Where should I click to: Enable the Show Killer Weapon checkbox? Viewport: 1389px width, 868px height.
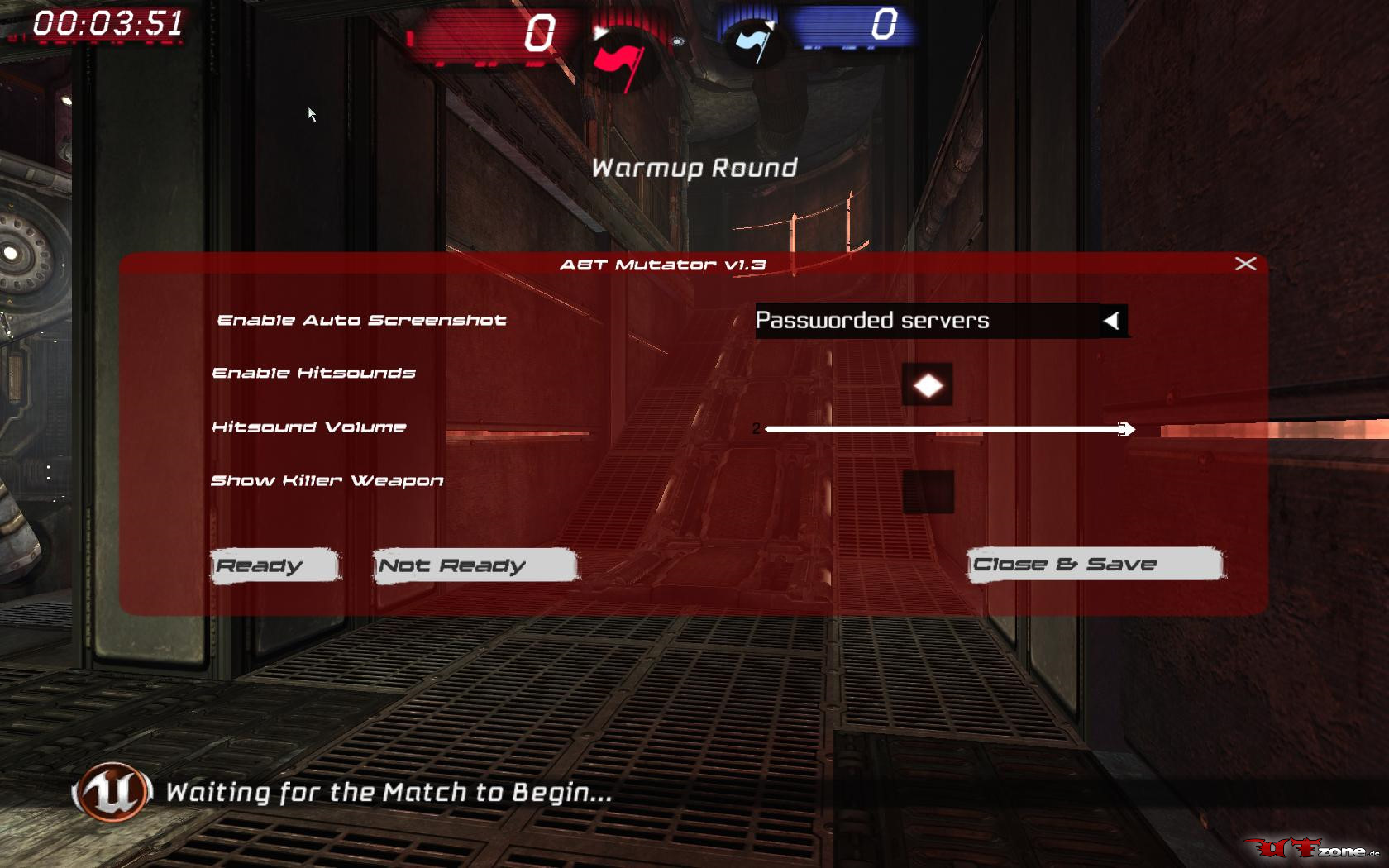[x=928, y=490]
